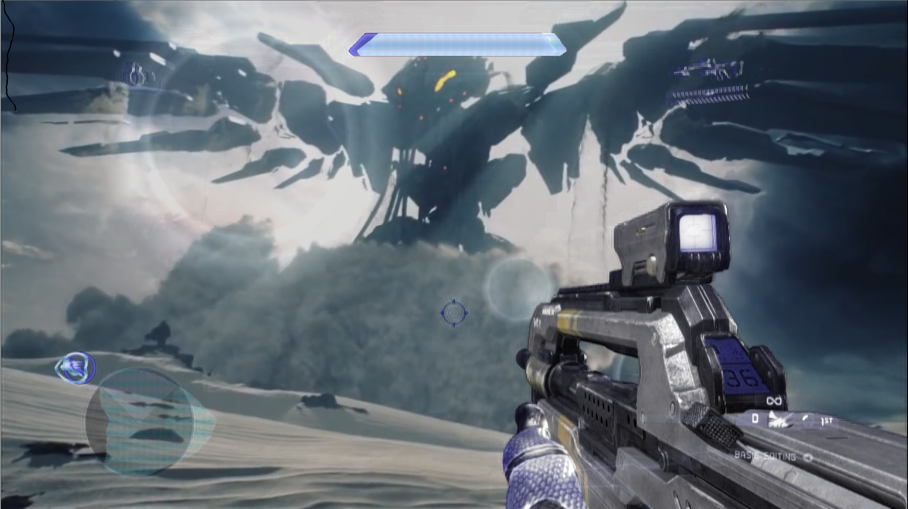Click the blue aiming reticle
This screenshot has width=908, height=509.
453,313
